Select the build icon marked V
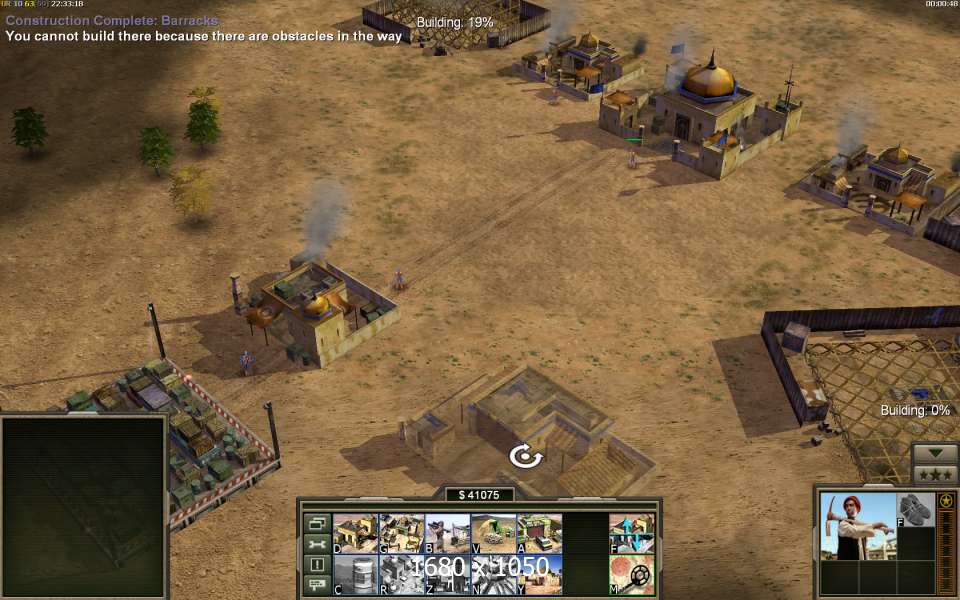 pos(493,533)
